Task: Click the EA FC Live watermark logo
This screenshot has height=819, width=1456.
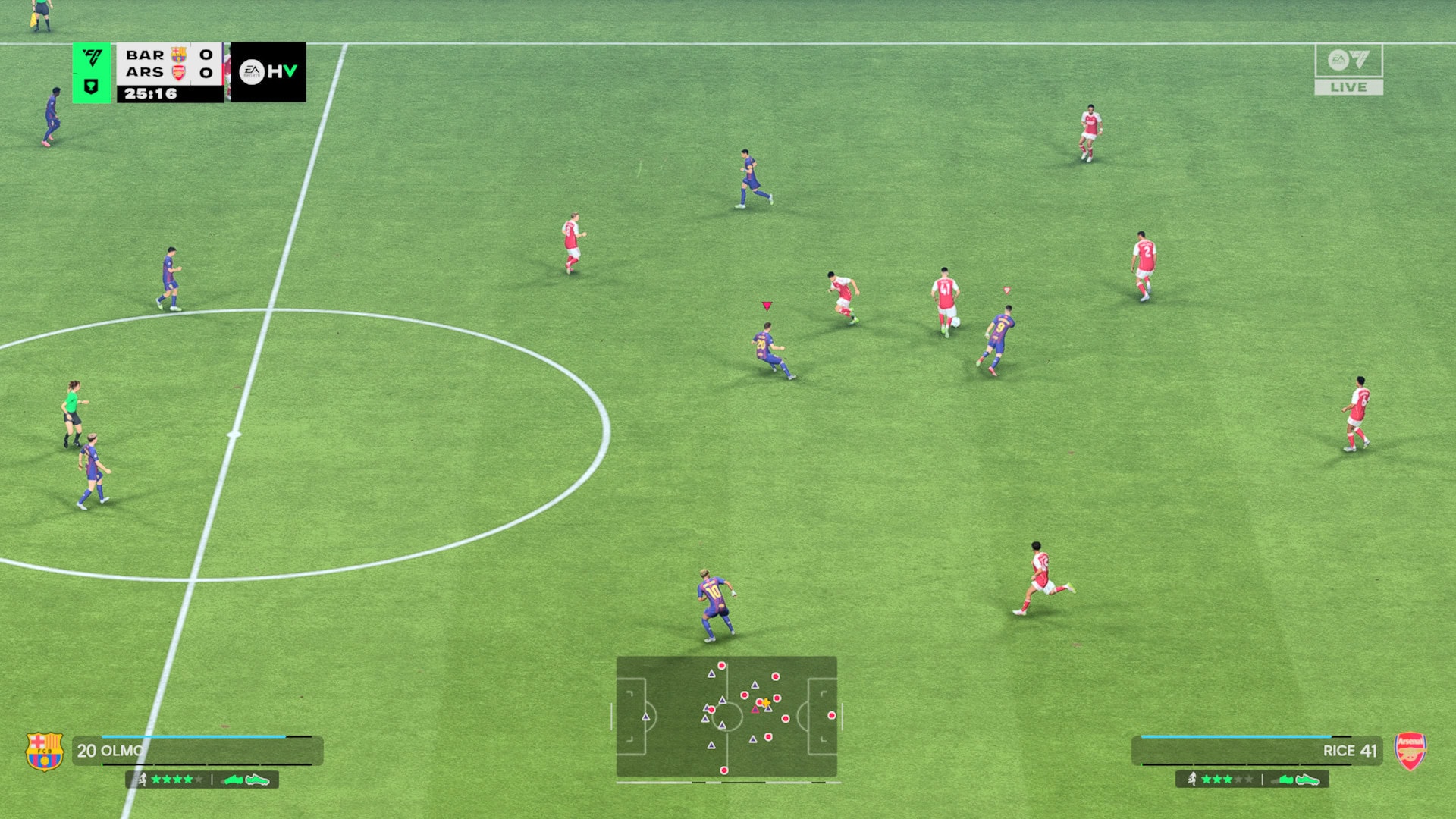Action: coord(1348,69)
